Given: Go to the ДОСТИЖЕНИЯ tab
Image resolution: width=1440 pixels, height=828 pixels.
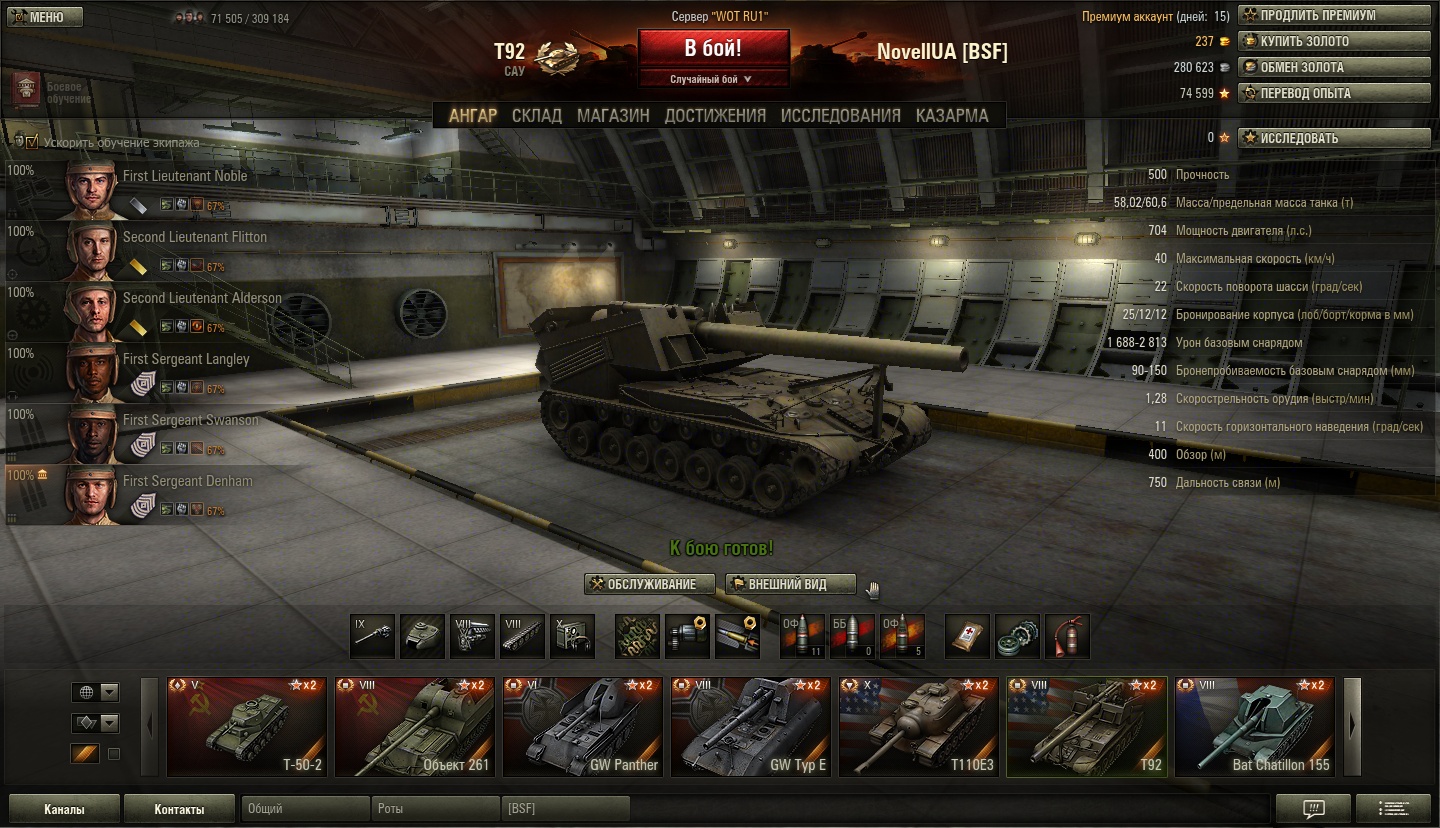Looking at the screenshot, I should [715, 116].
